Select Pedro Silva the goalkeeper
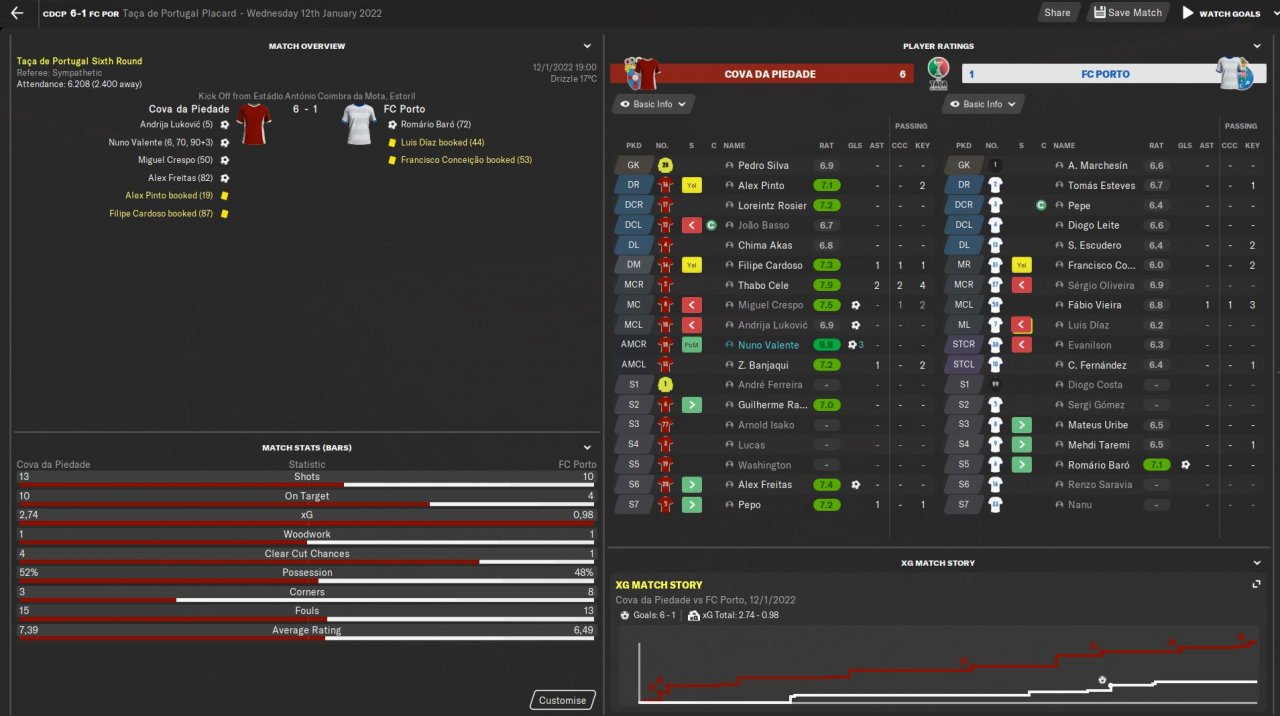 pyautogui.click(x=763, y=166)
